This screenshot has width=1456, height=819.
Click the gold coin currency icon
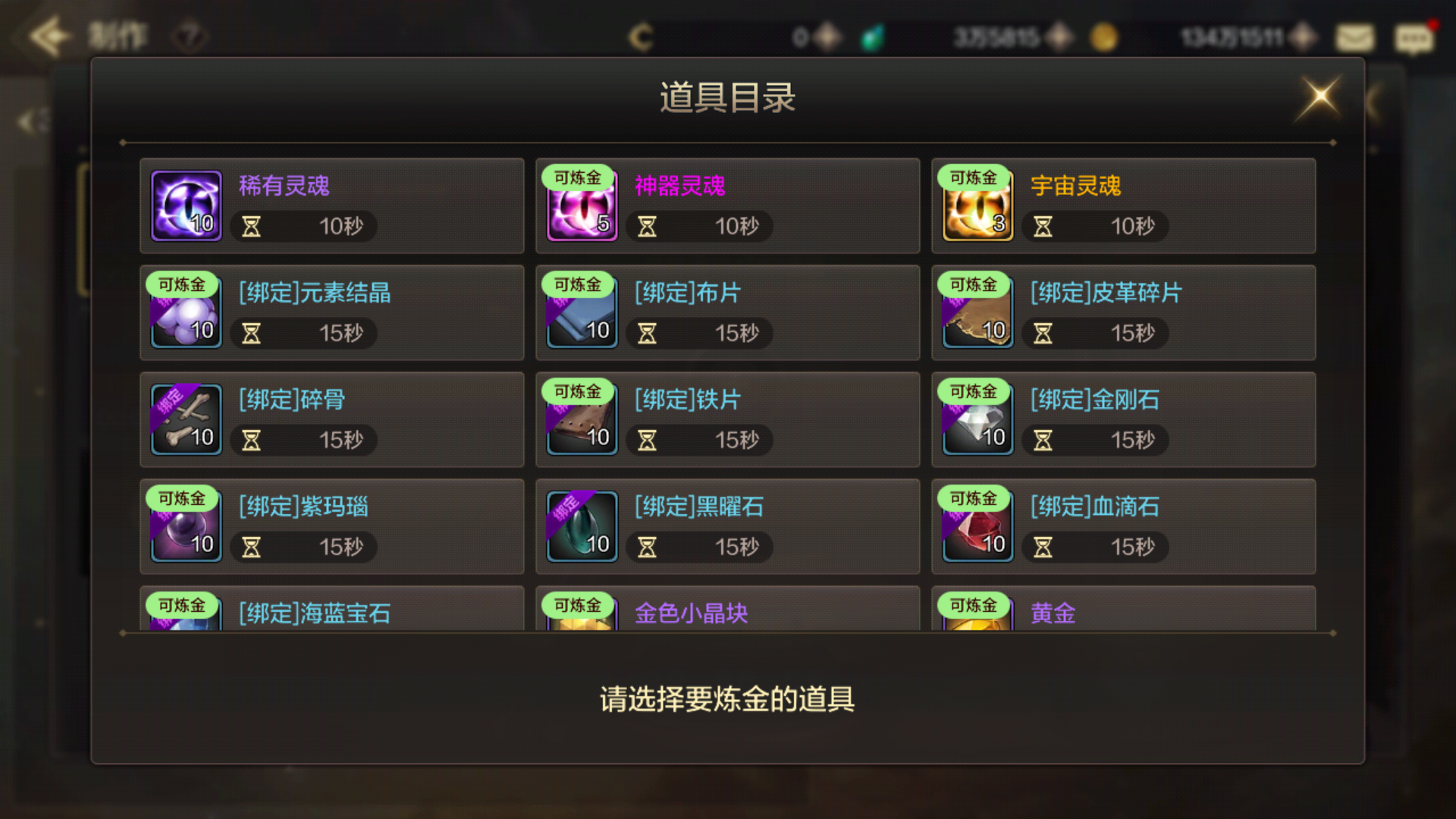pos(1103,36)
